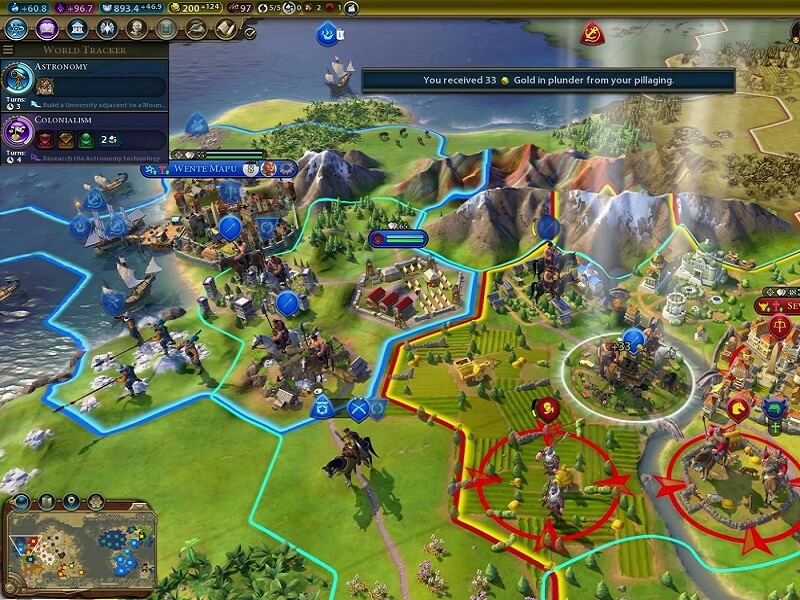Screen dimensions: 800x600
Task: Open the World Tracker hamburger menu
Action: point(8,49)
